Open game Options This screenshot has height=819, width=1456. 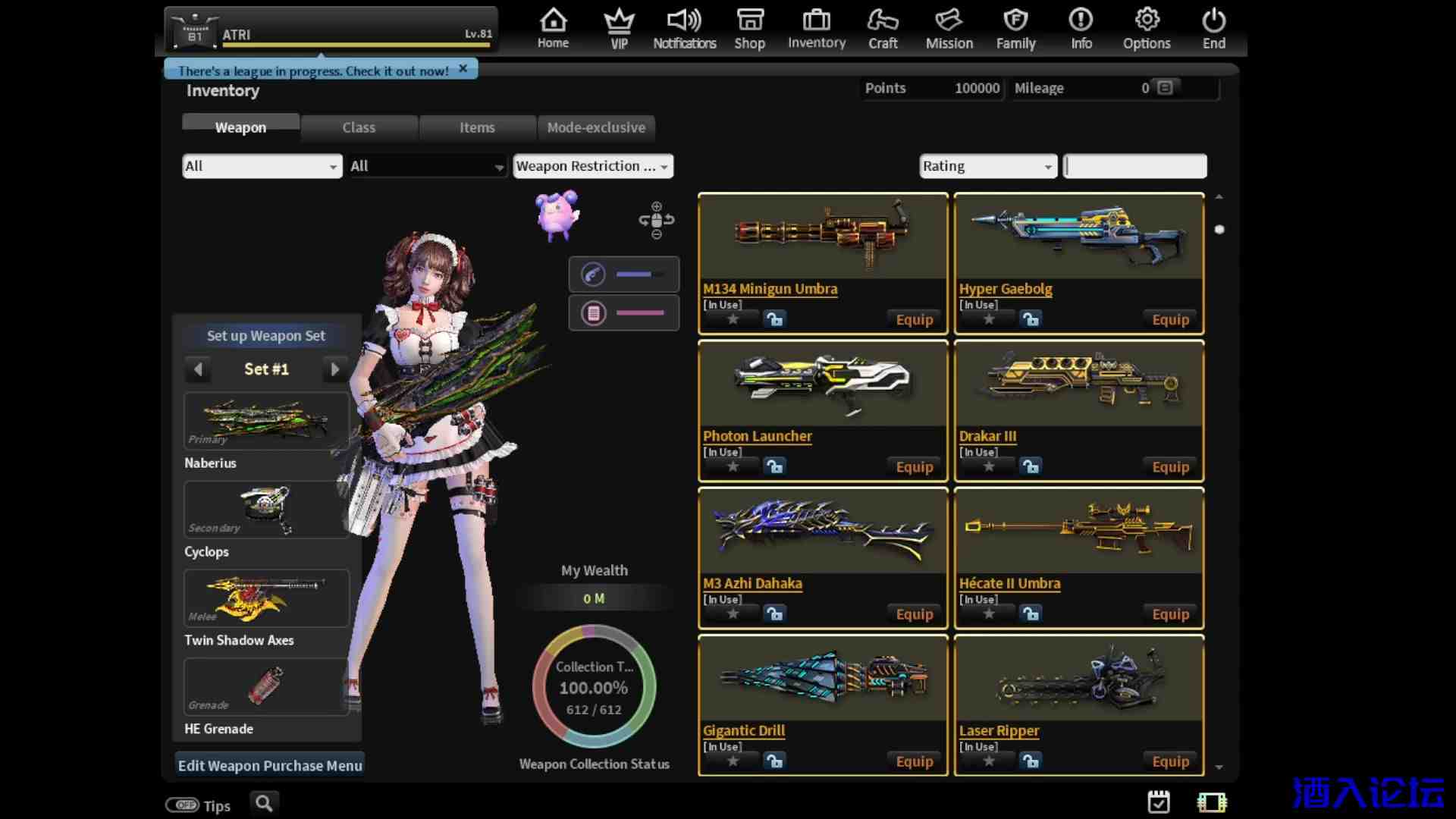point(1147,29)
